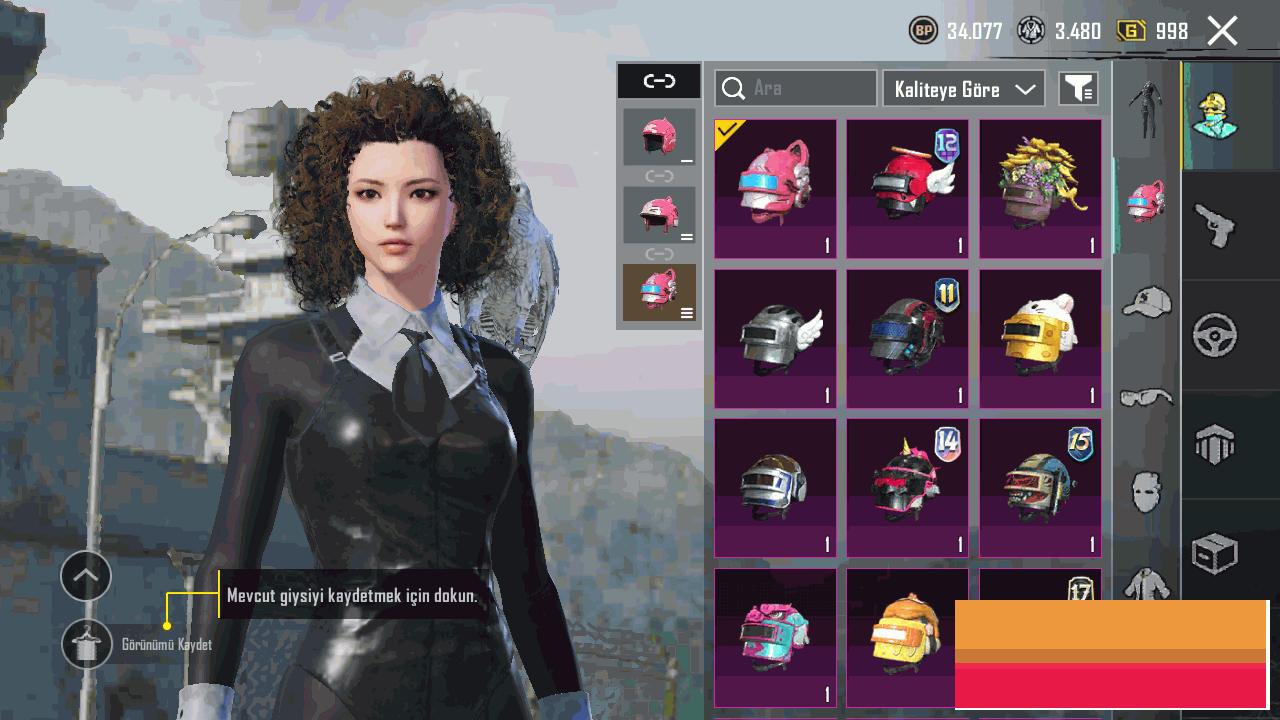Choose the monster helmet with 15 badge

1040,488
